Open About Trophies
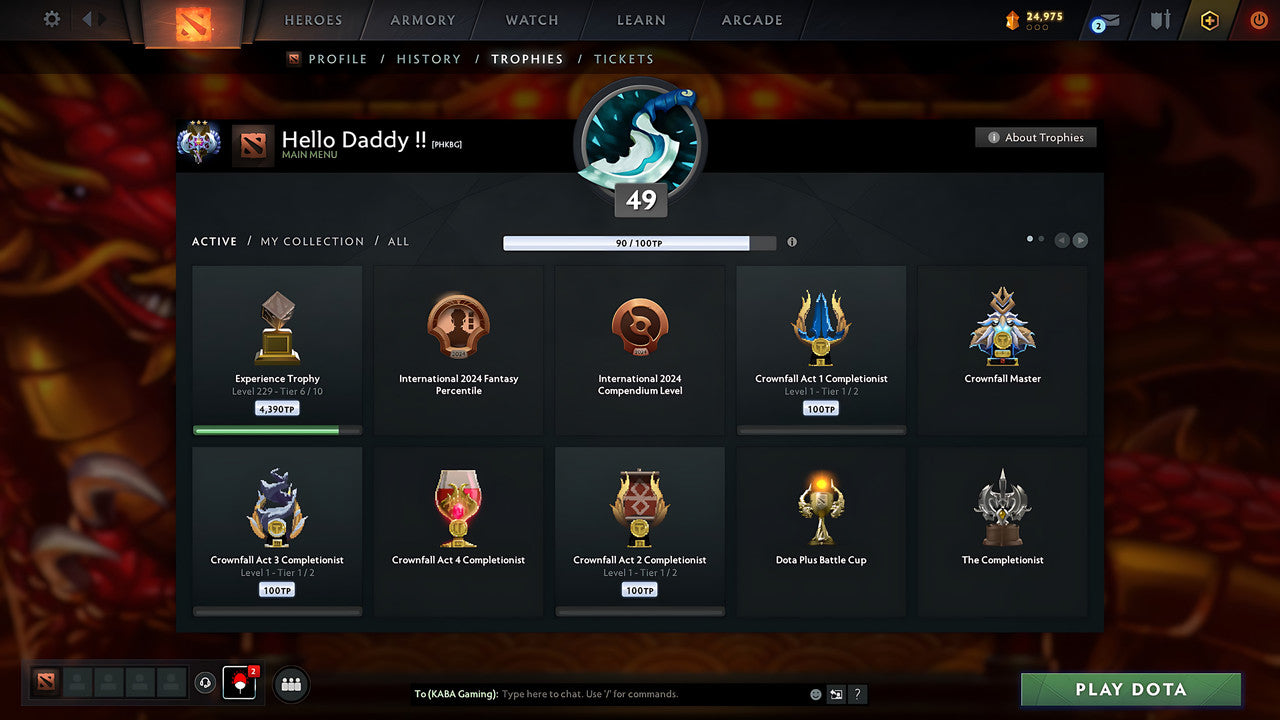The height and width of the screenshot is (720, 1280). coord(1036,137)
